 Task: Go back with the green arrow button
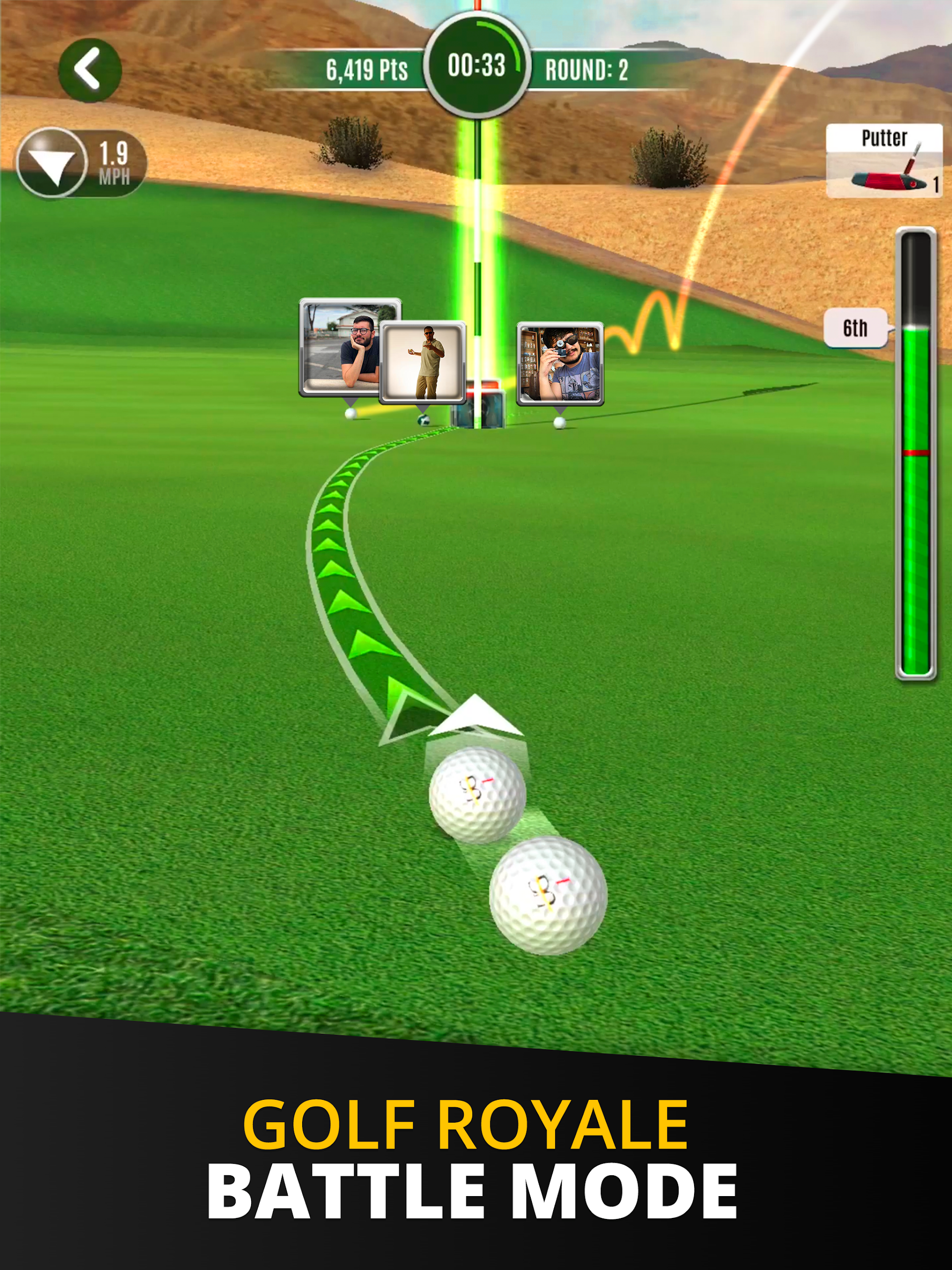(x=90, y=70)
